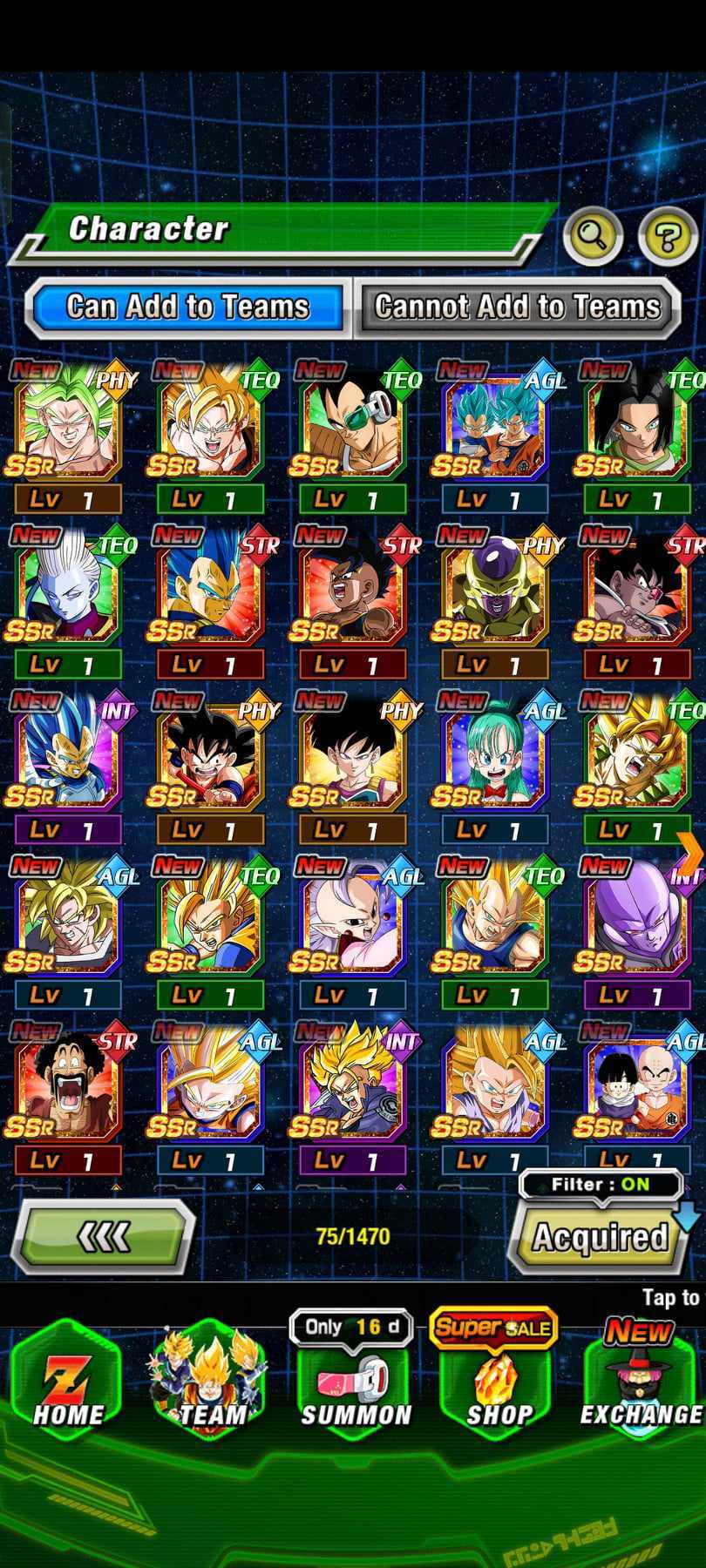Tap the orange next-page arrow
This screenshot has height=1568, width=706.
click(x=689, y=854)
